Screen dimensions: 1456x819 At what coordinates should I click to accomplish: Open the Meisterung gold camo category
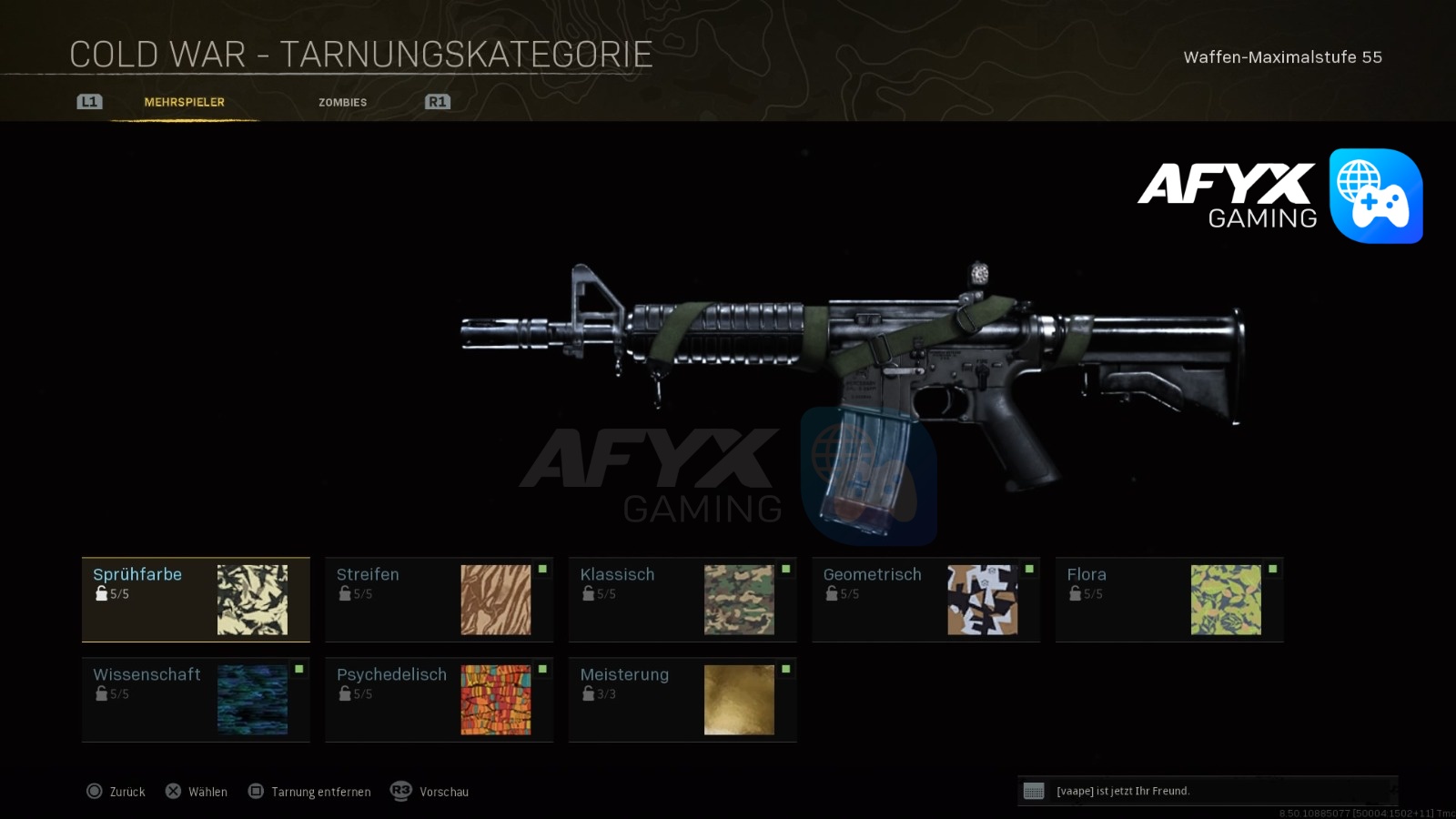tap(682, 700)
